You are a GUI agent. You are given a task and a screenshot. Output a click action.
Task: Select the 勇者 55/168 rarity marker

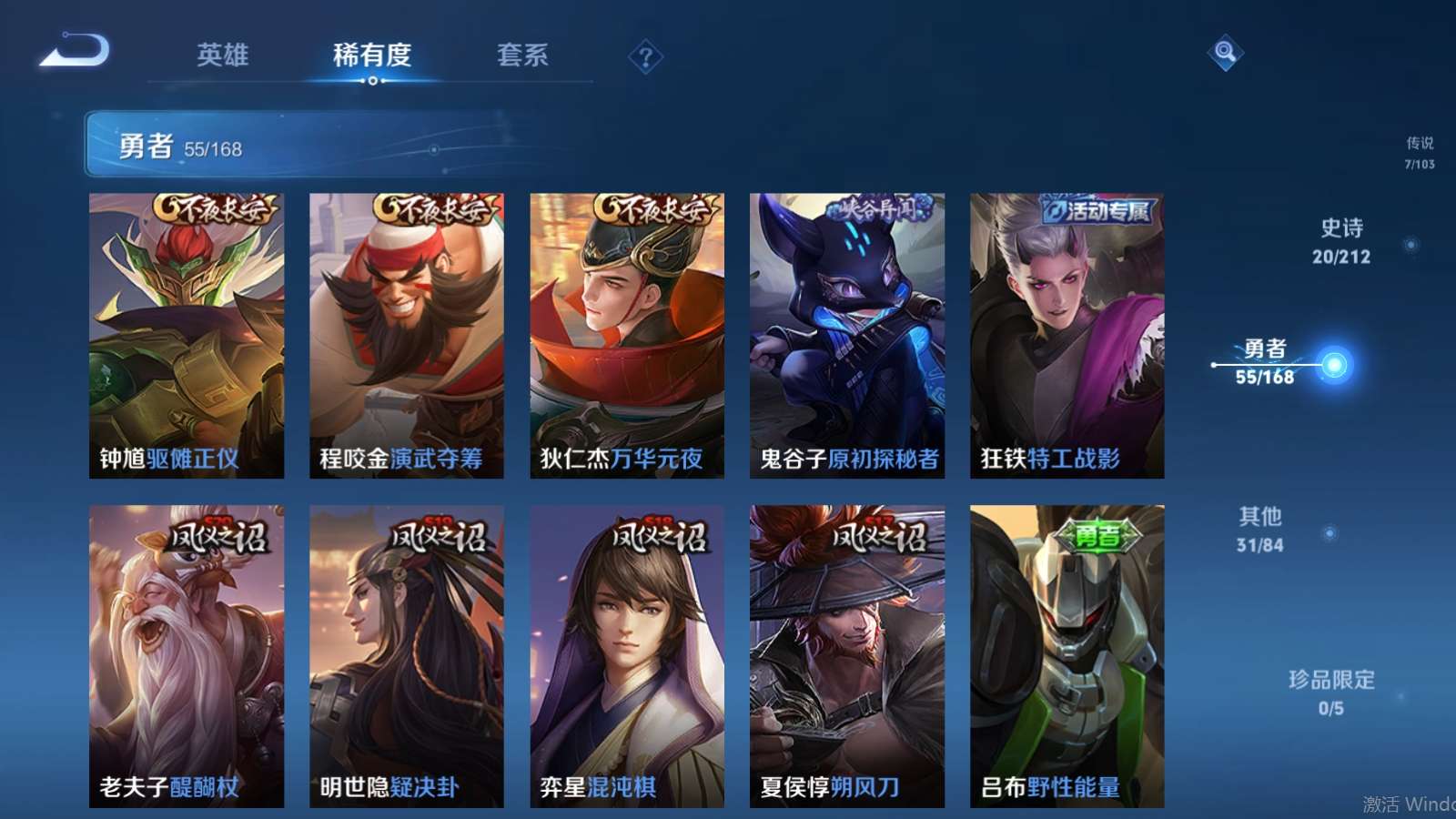coord(1265,362)
